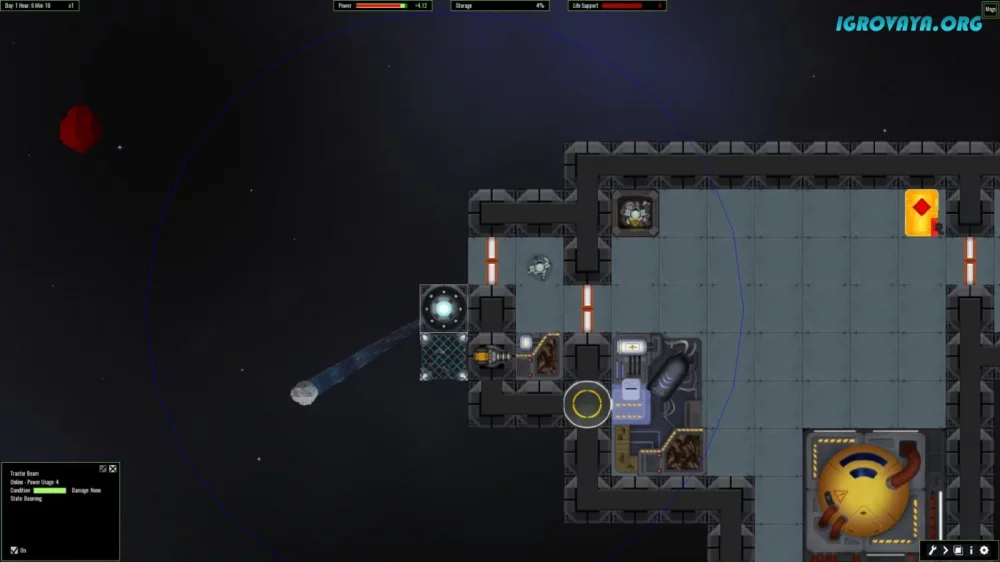Open the Maps button
The width and height of the screenshot is (1000, 562).
click(x=990, y=9)
